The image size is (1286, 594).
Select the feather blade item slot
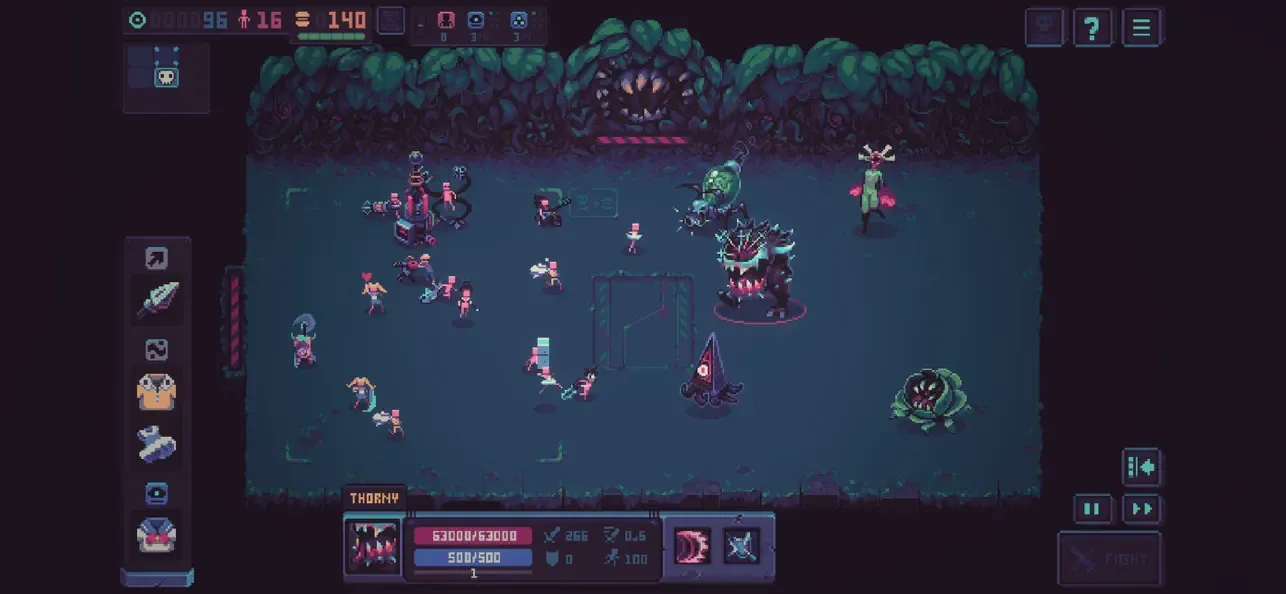point(157,299)
